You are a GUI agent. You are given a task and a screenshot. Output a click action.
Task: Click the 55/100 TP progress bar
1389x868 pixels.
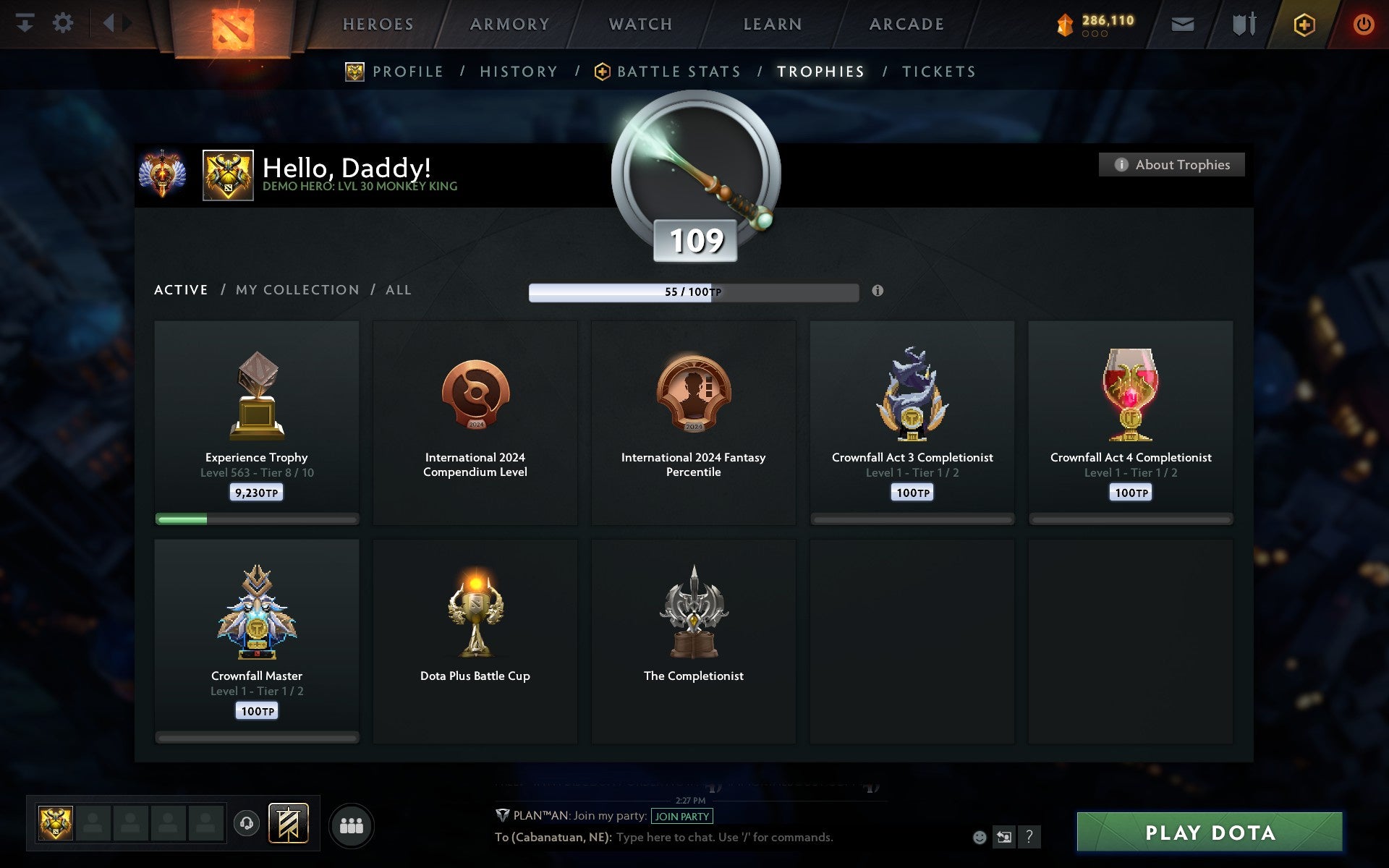pos(694,292)
